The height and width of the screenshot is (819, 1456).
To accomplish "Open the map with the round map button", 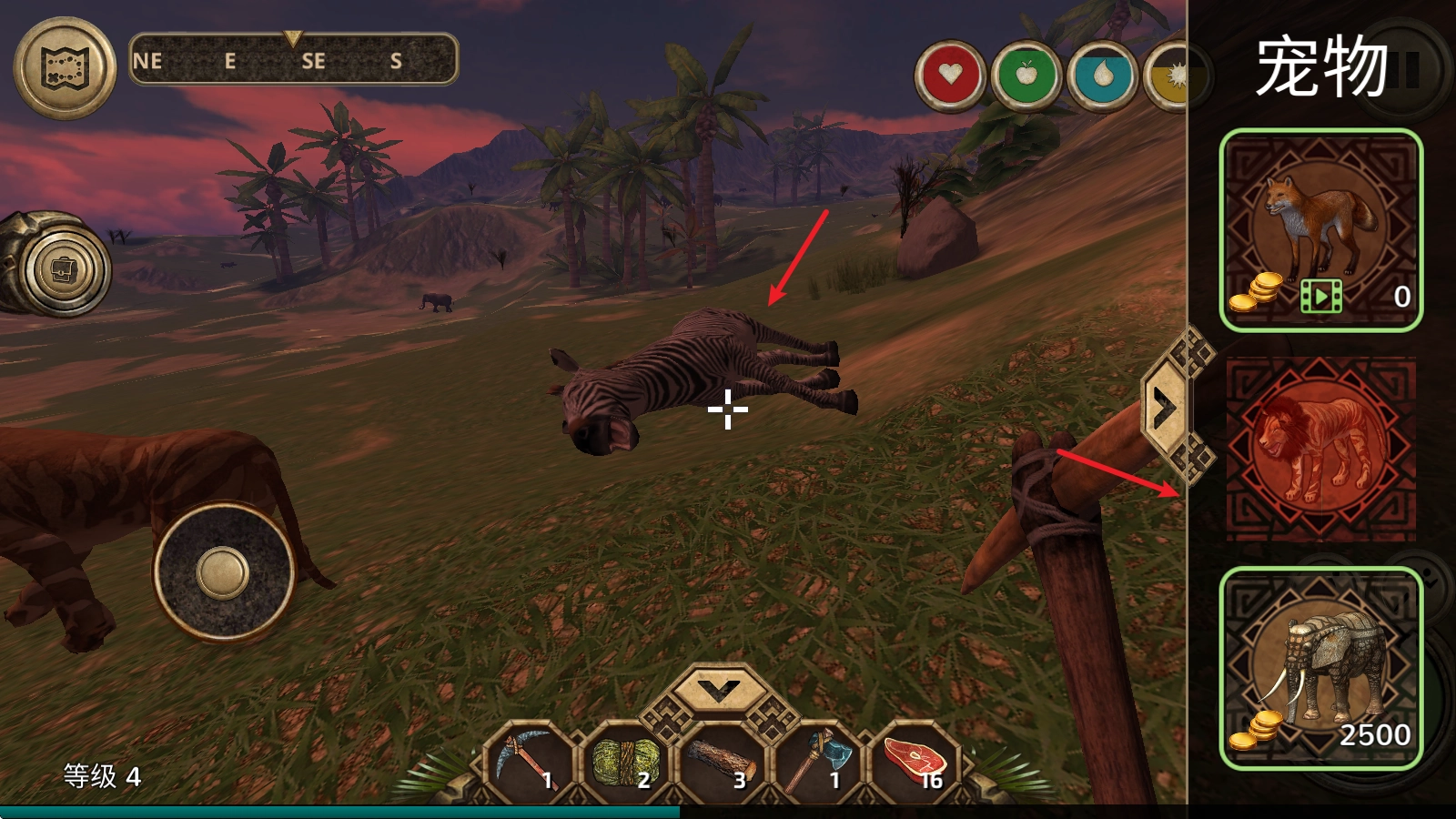I will pyautogui.click(x=65, y=67).
